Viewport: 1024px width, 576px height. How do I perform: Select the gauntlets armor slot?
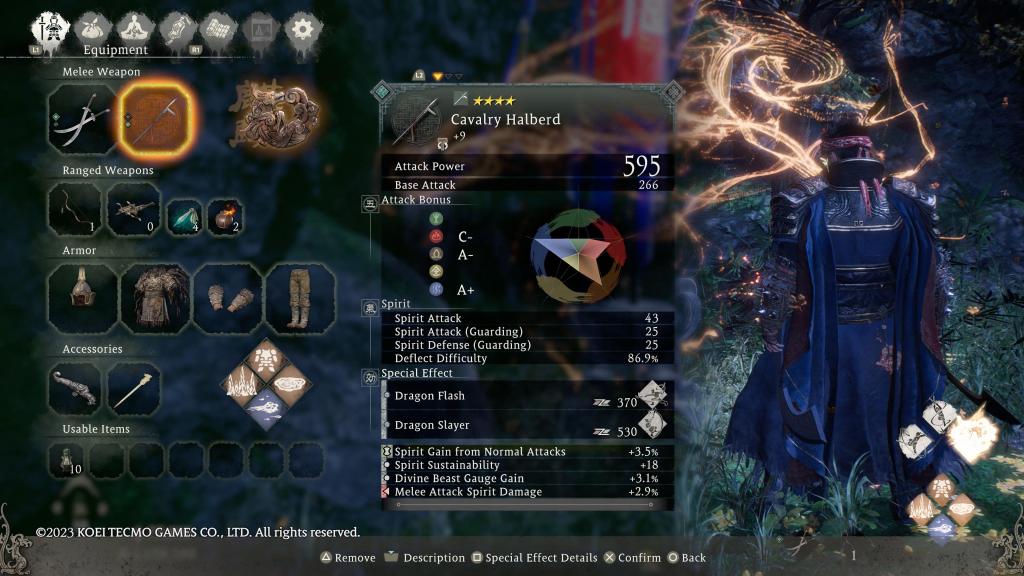click(227, 298)
